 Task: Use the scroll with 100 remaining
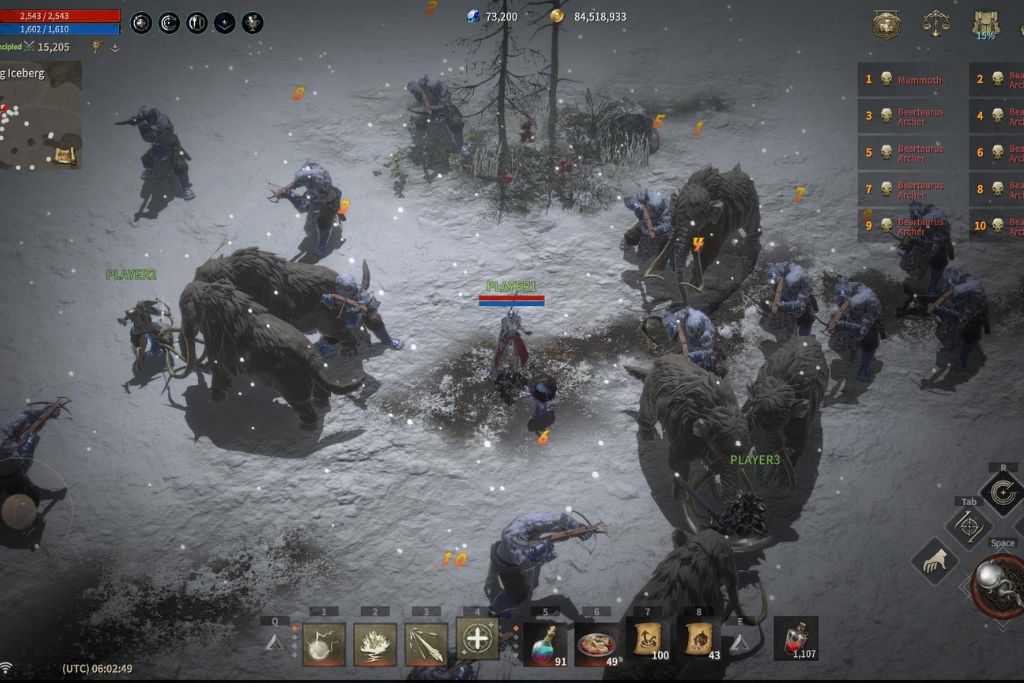pos(647,638)
